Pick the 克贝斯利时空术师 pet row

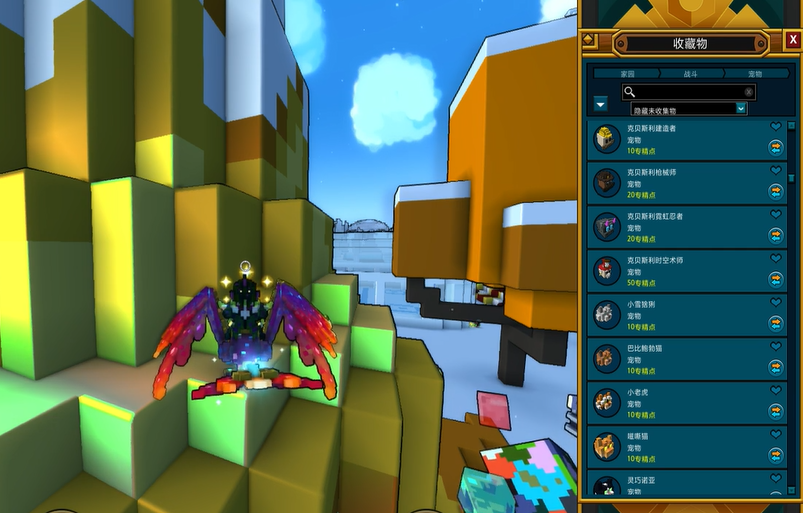680,271
